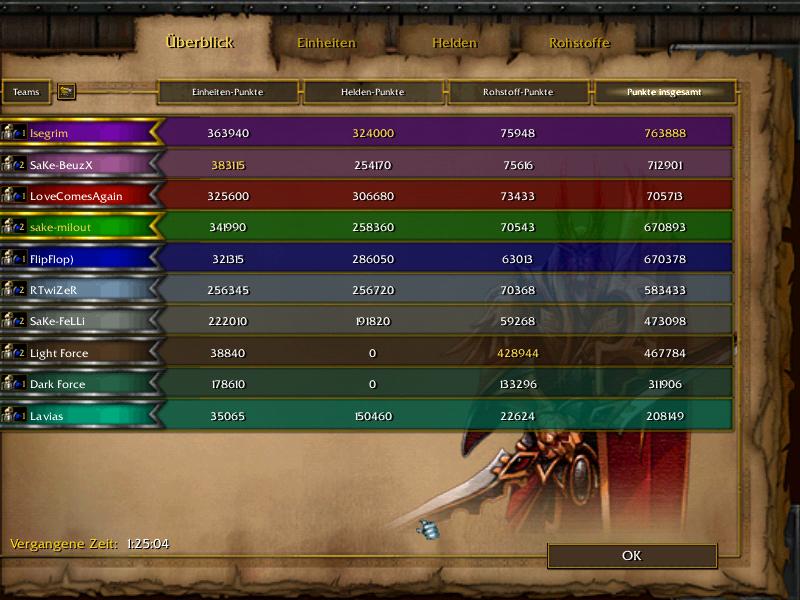Choose the Punkte insgesamt column header

(664, 92)
